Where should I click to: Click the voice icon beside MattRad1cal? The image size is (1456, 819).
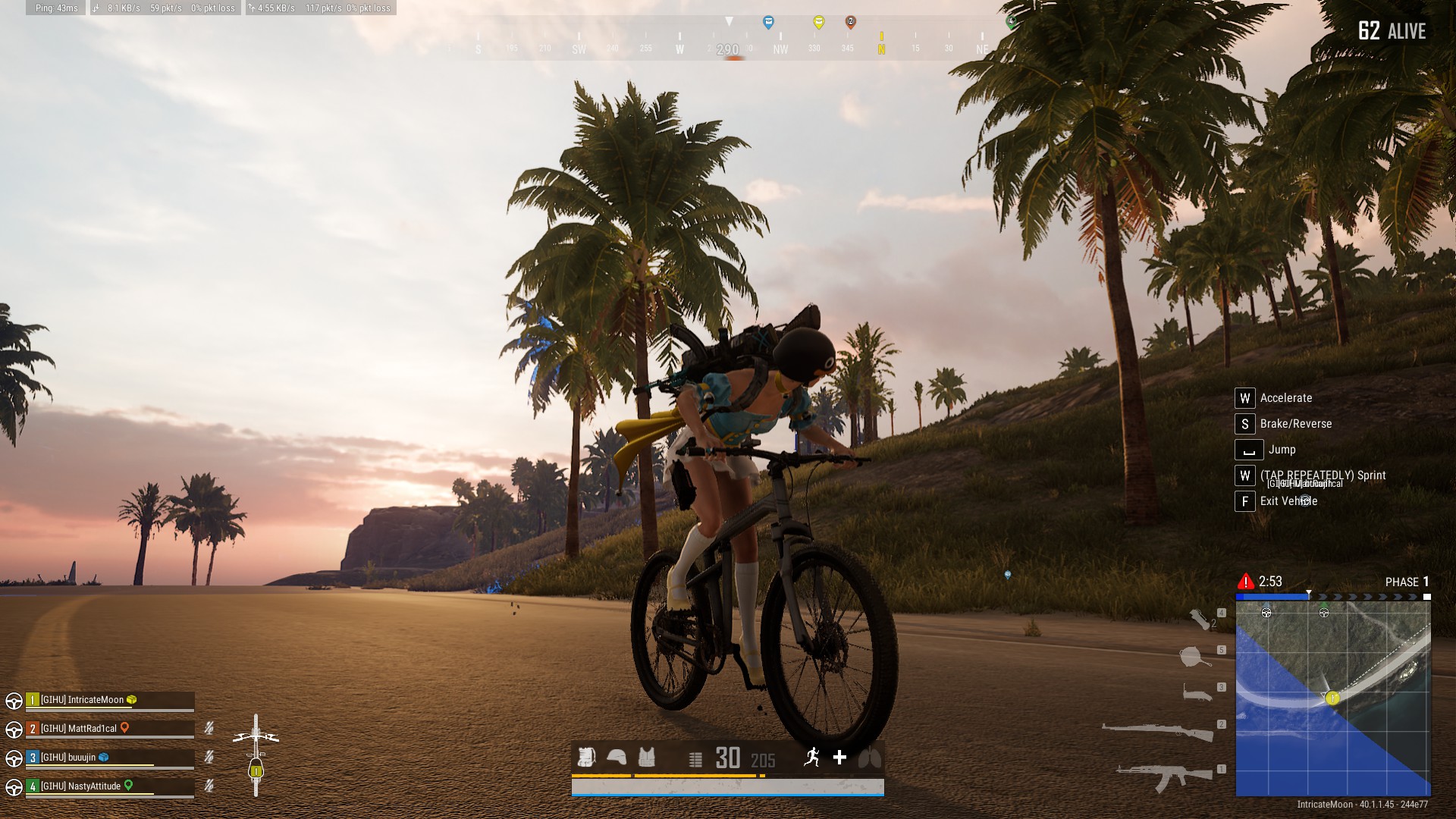pos(209,729)
